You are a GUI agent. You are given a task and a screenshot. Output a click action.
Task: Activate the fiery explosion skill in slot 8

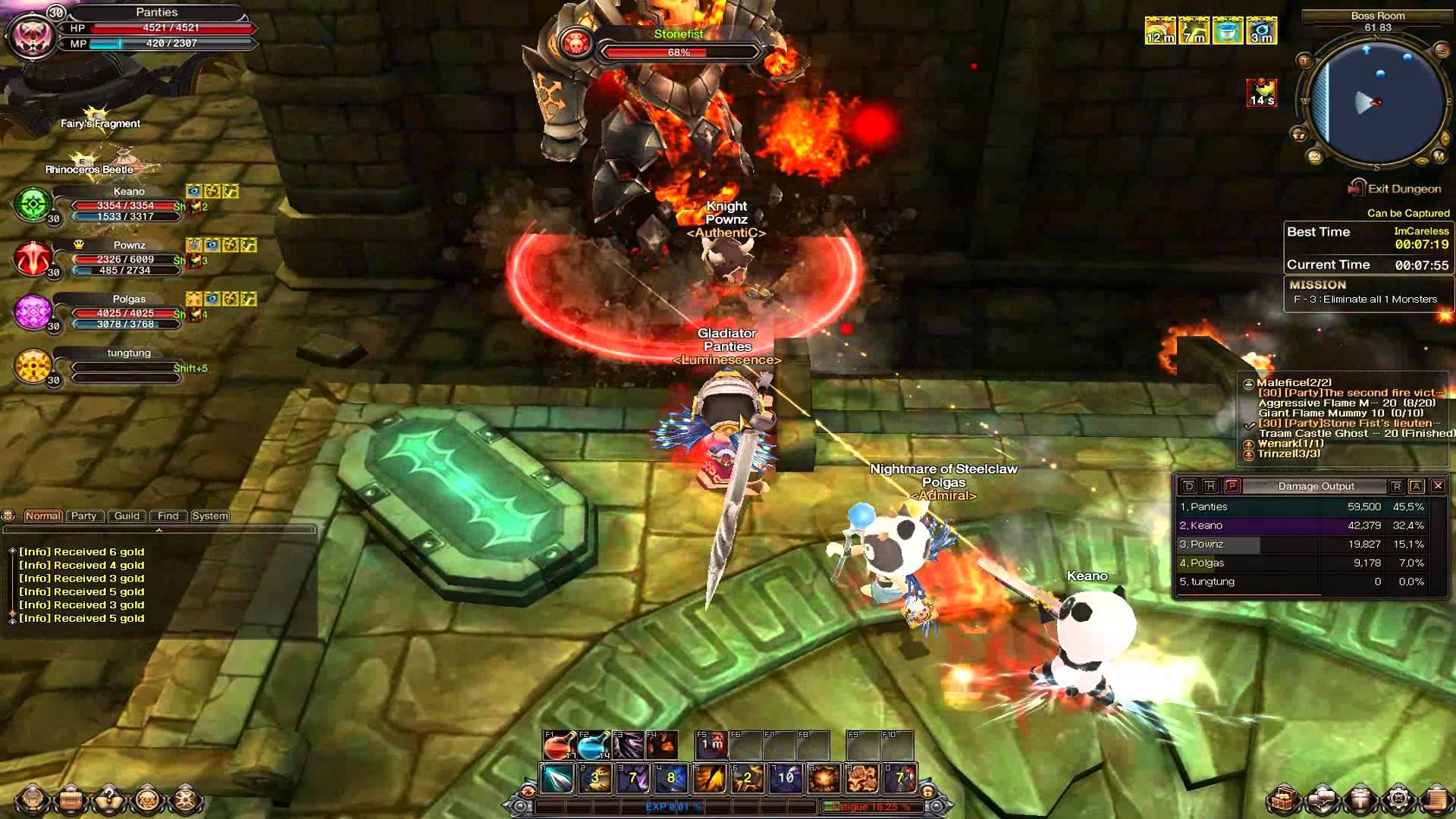824,778
